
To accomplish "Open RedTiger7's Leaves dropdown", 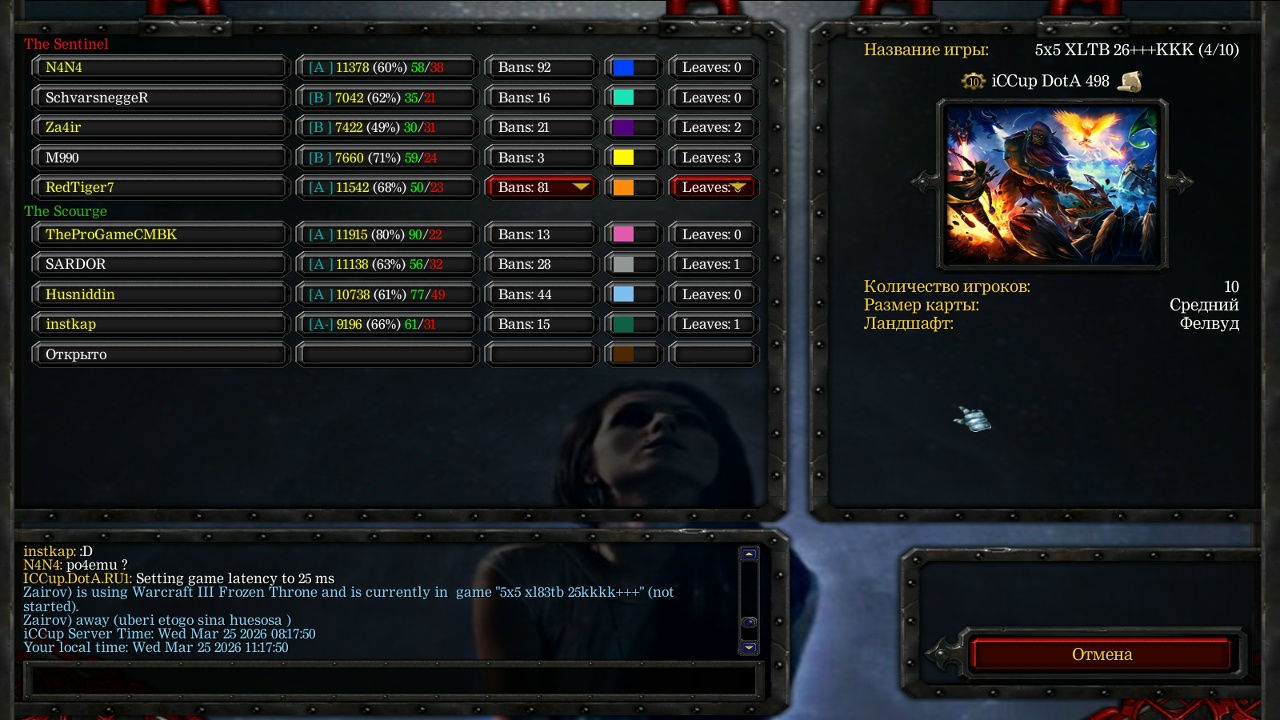I will tap(713, 187).
